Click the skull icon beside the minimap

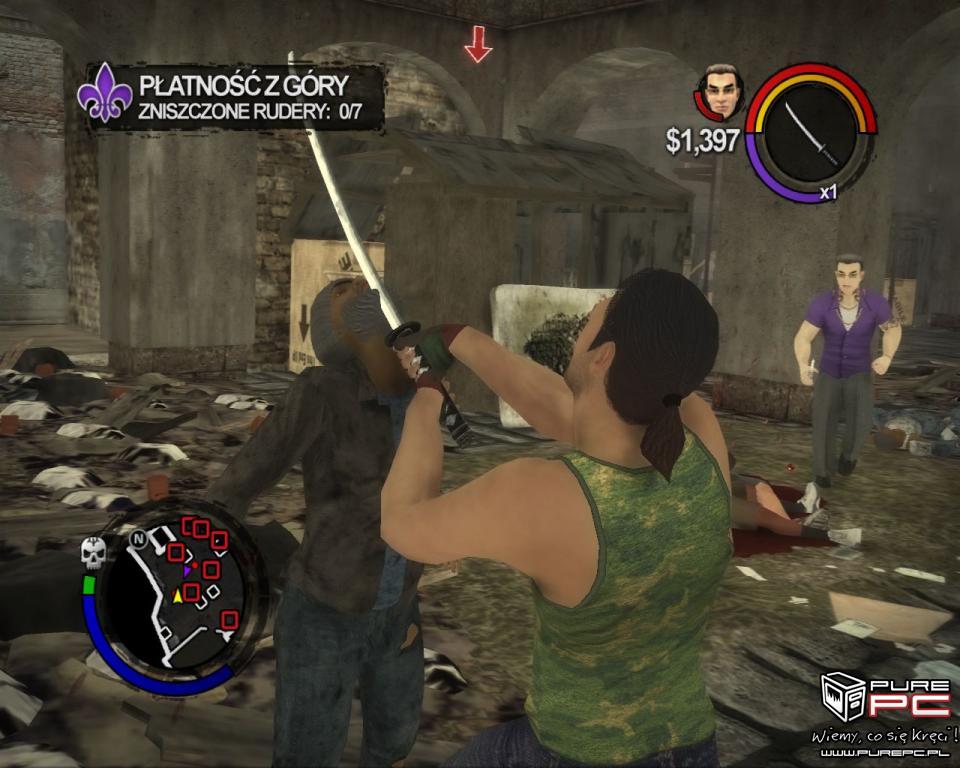pyautogui.click(x=93, y=552)
